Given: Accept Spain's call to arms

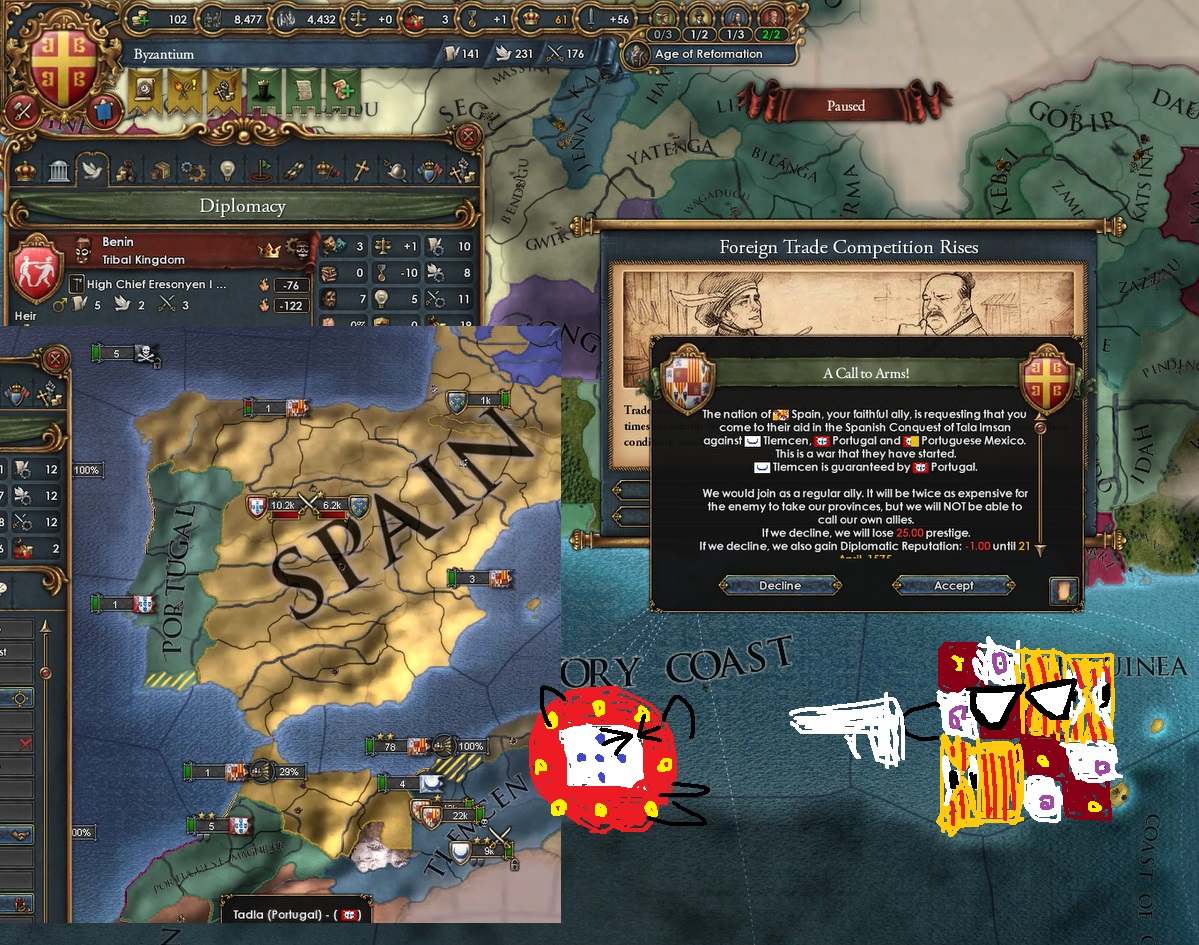Looking at the screenshot, I should [953, 586].
